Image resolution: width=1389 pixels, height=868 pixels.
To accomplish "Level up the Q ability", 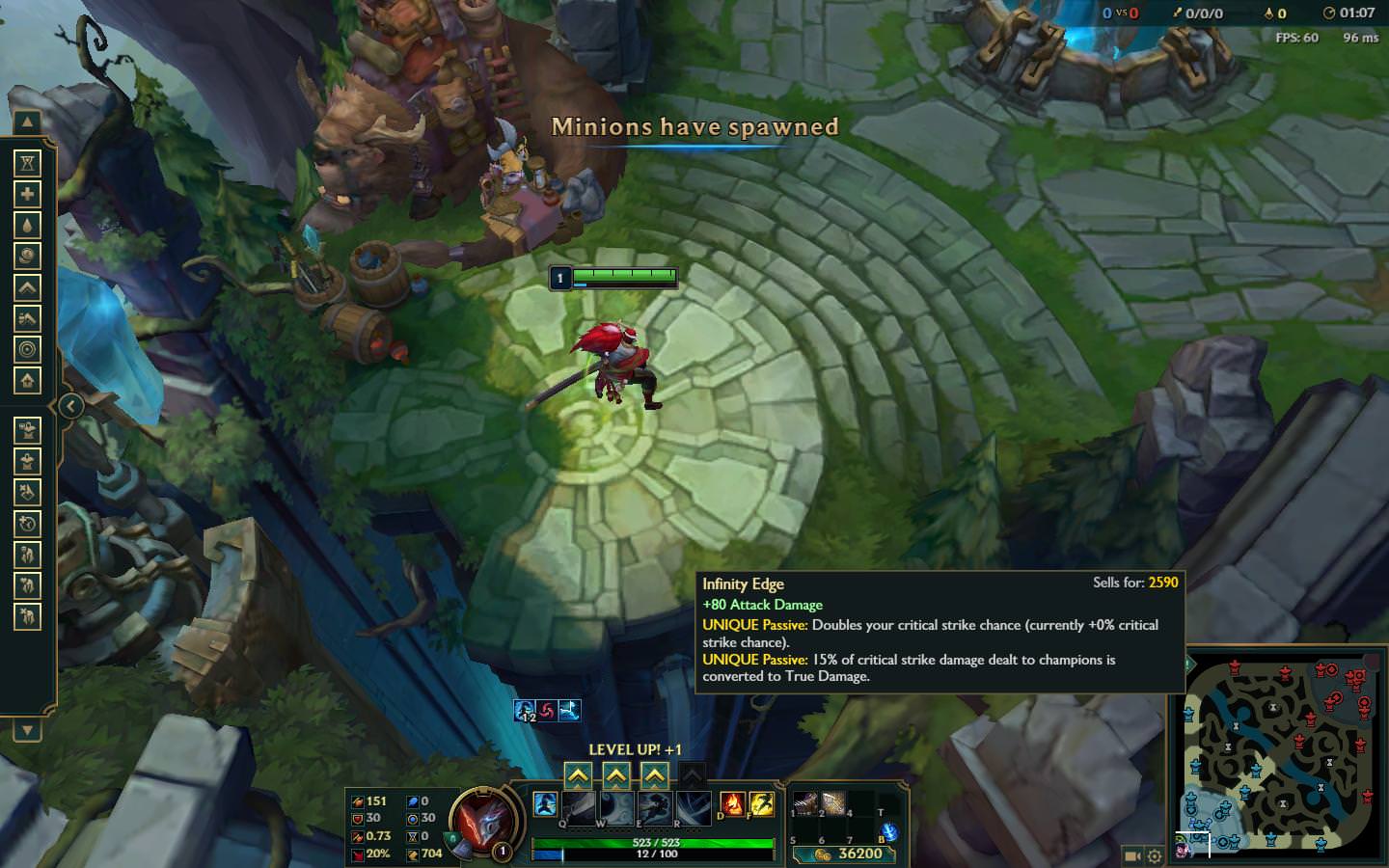I will click(x=578, y=775).
